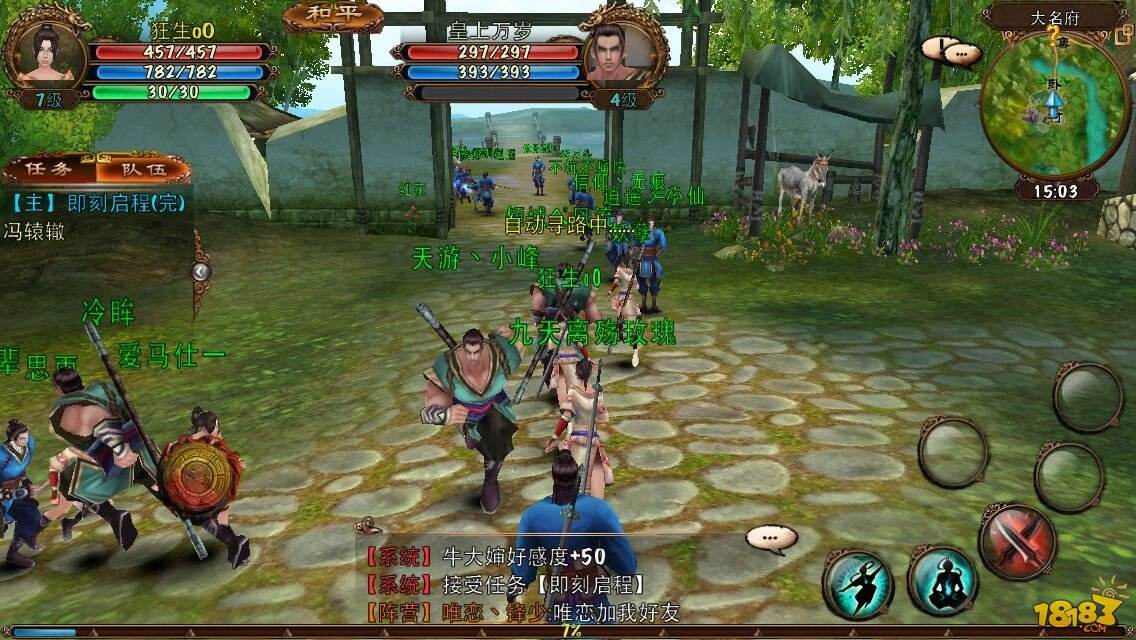This screenshot has height=640, width=1136.
Task: Use the leaping blue figure skill
Action: pyautogui.click(x=857, y=581)
